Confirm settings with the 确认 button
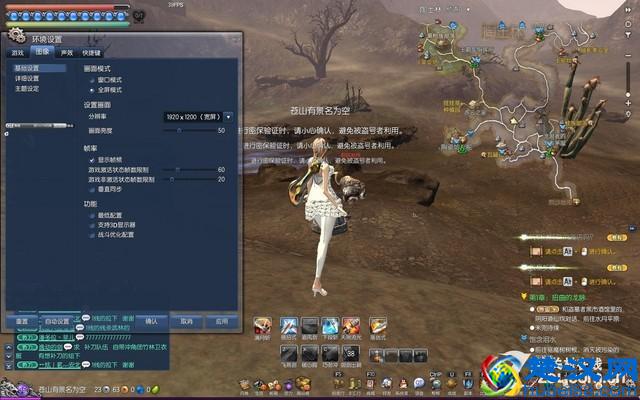 (x=152, y=321)
